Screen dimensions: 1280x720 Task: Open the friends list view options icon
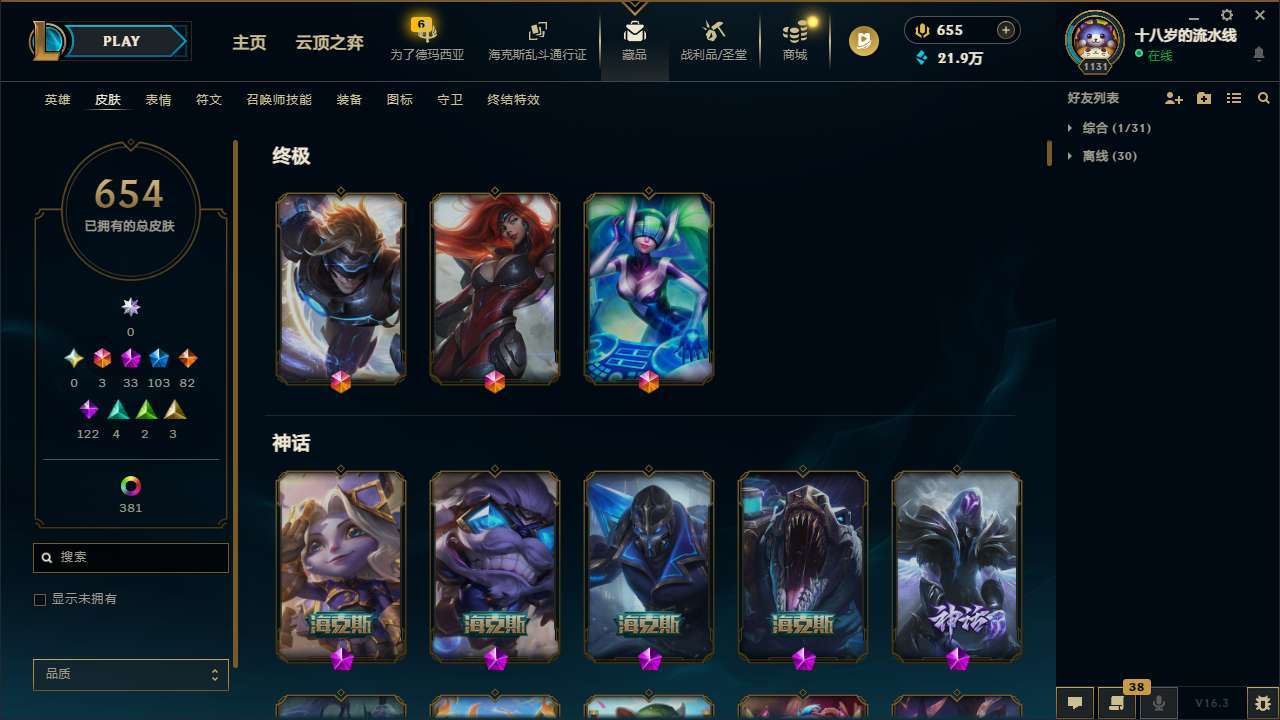[x=1234, y=98]
